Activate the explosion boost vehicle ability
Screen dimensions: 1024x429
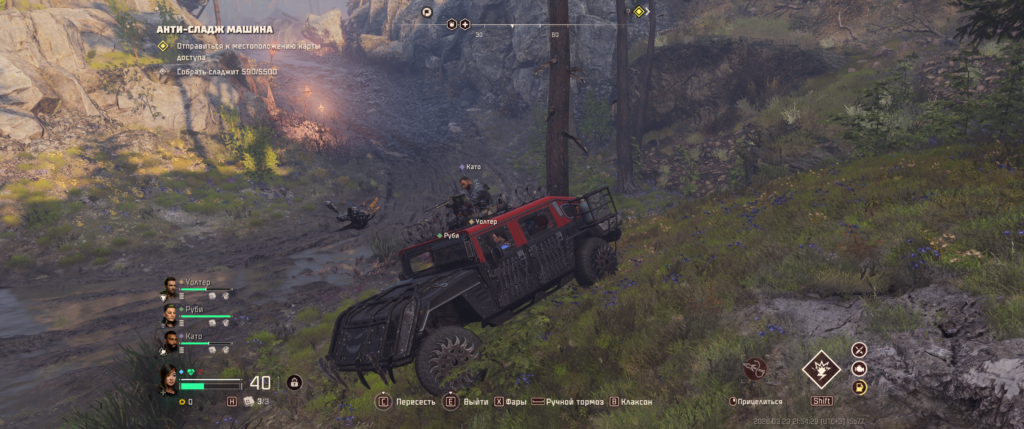pyautogui.click(x=821, y=369)
